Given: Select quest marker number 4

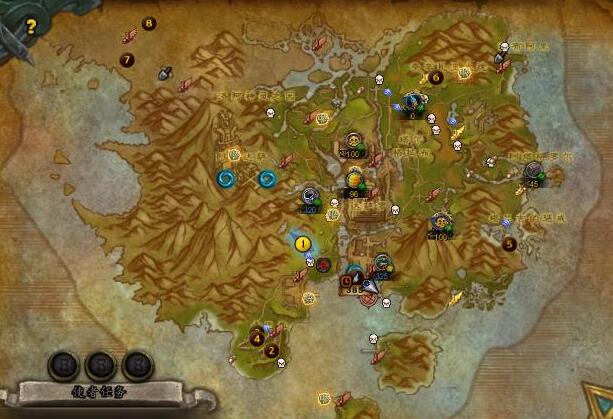Looking at the screenshot, I should tap(257, 338).
